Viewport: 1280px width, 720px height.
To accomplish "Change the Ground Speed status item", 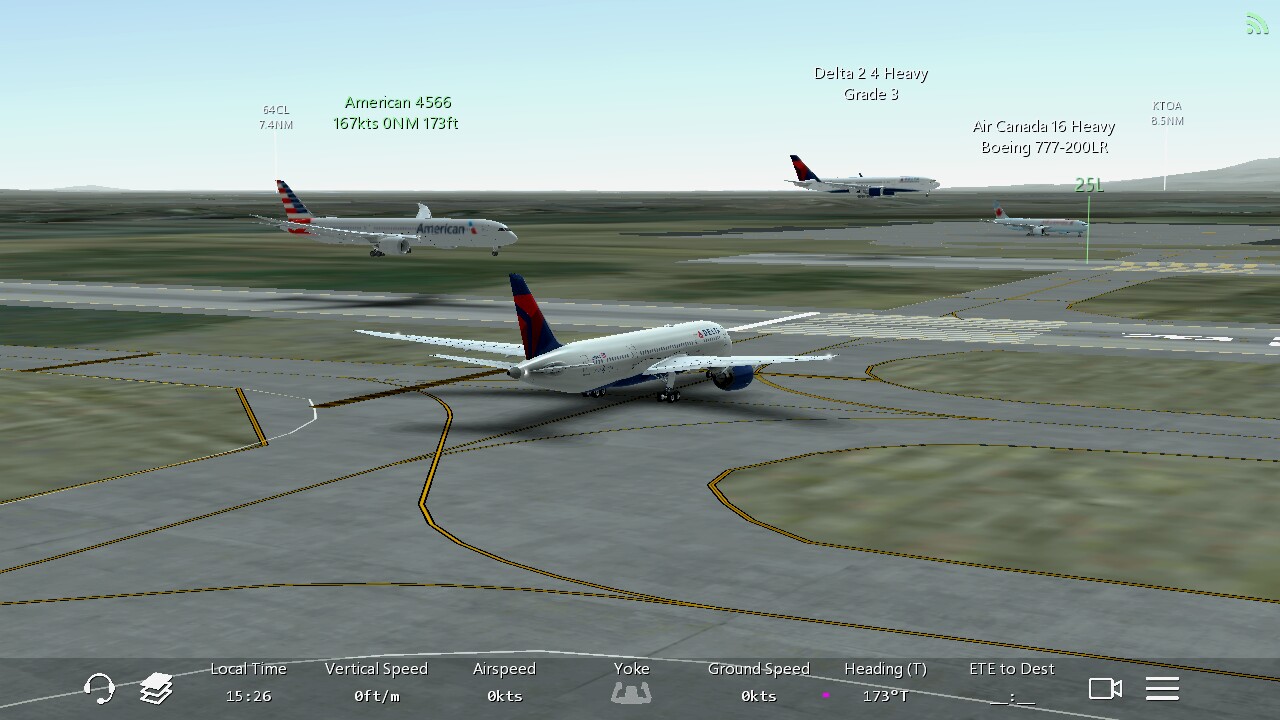I will (x=758, y=683).
